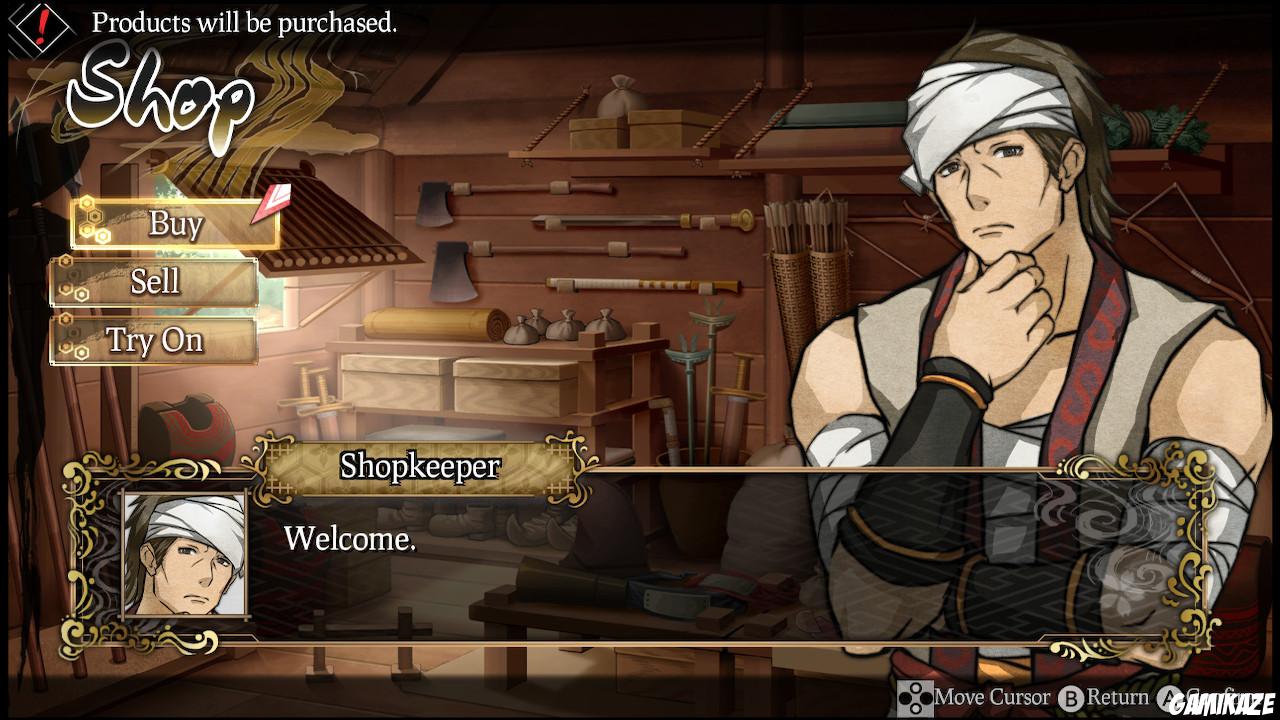The height and width of the screenshot is (720, 1280).
Task: Click the Welcome dialogue text
Action: tap(352, 541)
